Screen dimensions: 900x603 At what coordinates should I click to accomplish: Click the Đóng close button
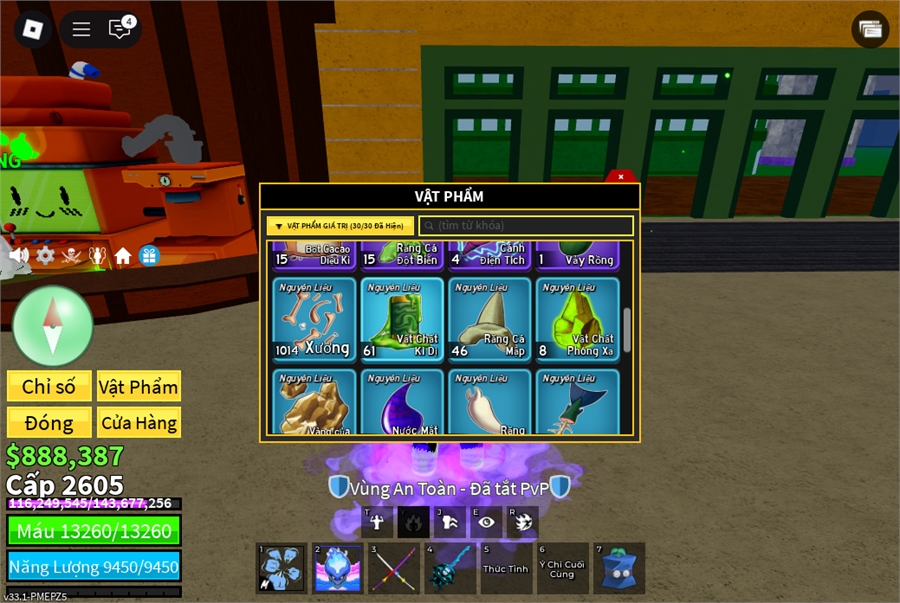[49, 423]
